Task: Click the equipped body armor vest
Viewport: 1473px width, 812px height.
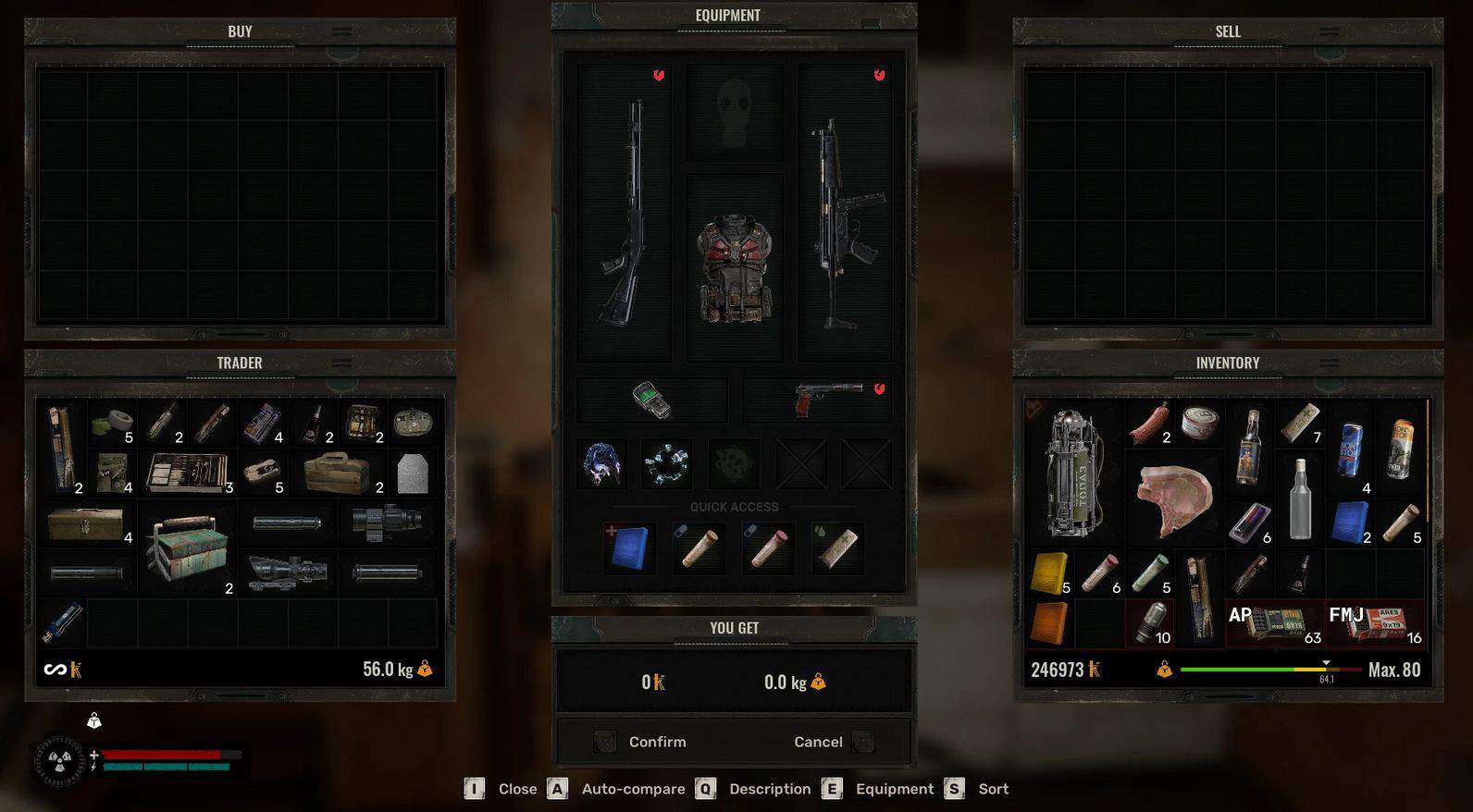Action: (735, 268)
